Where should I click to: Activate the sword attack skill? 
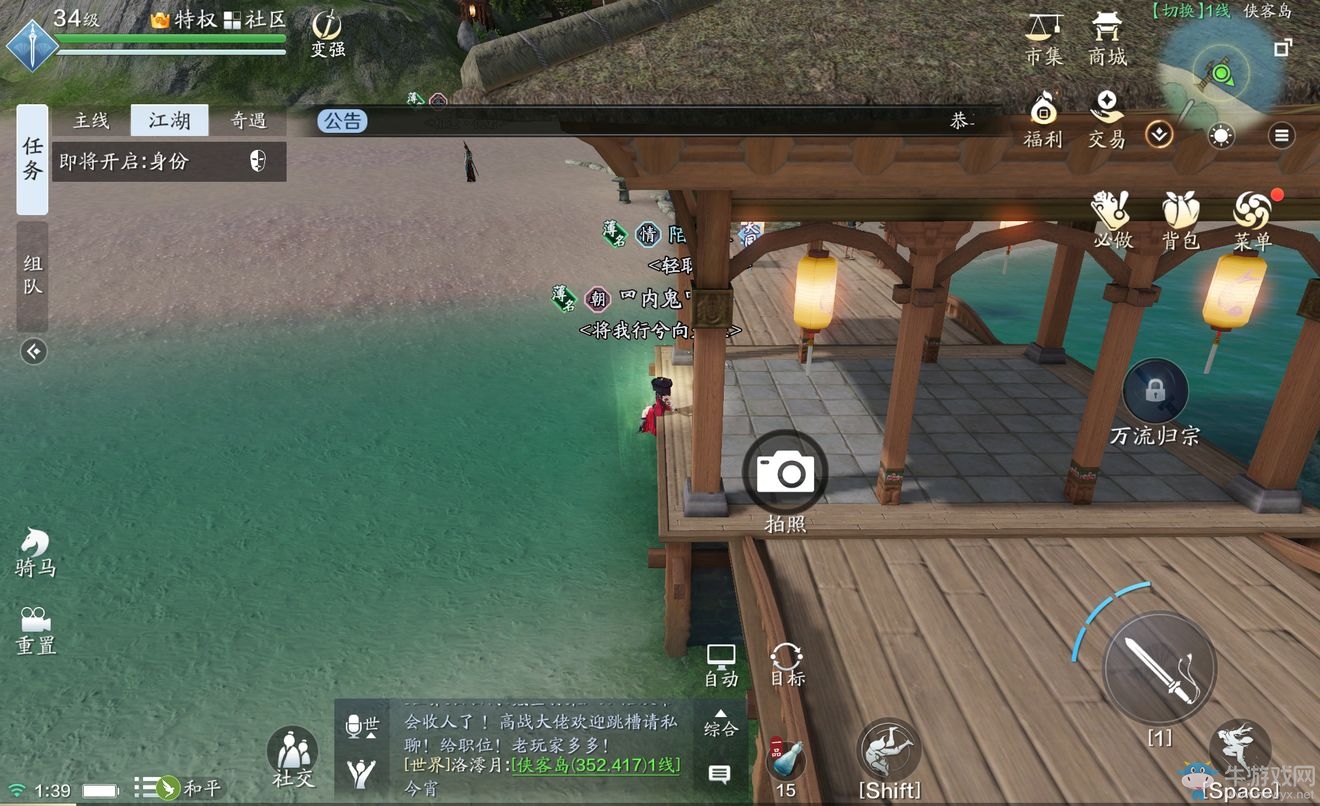pyautogui.click(x=1159, y=668)
